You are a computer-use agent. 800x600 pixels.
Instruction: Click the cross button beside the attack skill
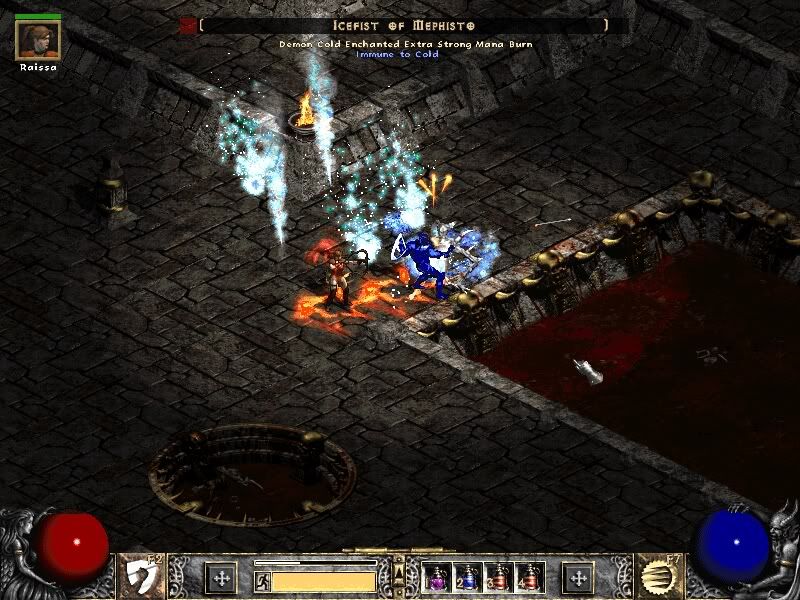click(220, 577)
